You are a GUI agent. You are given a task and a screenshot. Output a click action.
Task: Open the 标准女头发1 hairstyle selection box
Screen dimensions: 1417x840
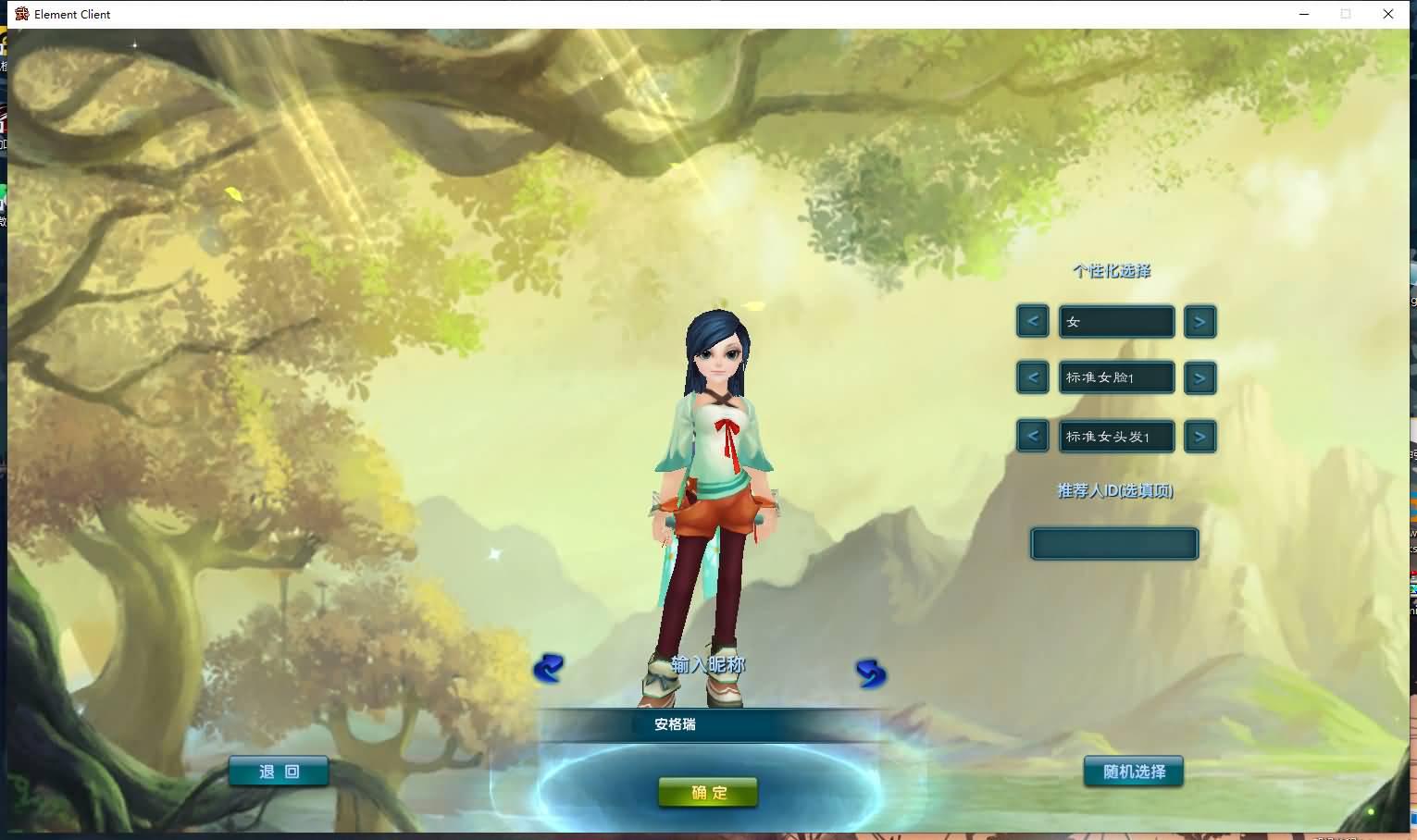1115,436
